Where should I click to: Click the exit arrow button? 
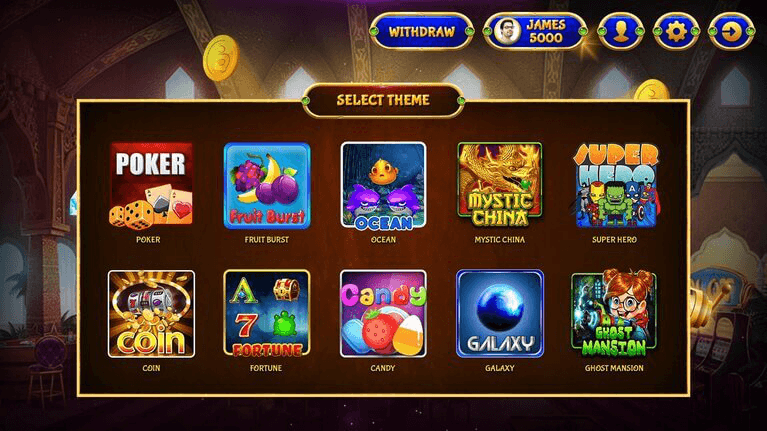tap(730, 31)
